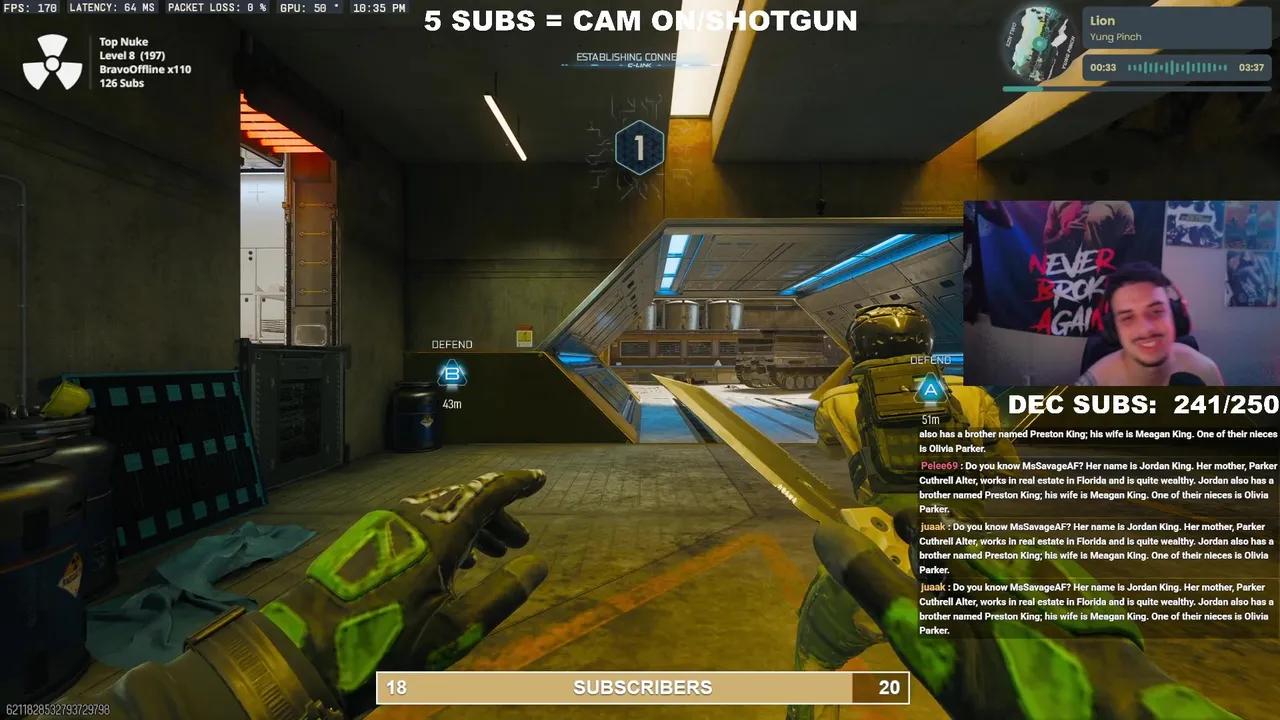Click the song progress bar below the track info
Screen dimensions: 1280x720
click(1135, 87)
